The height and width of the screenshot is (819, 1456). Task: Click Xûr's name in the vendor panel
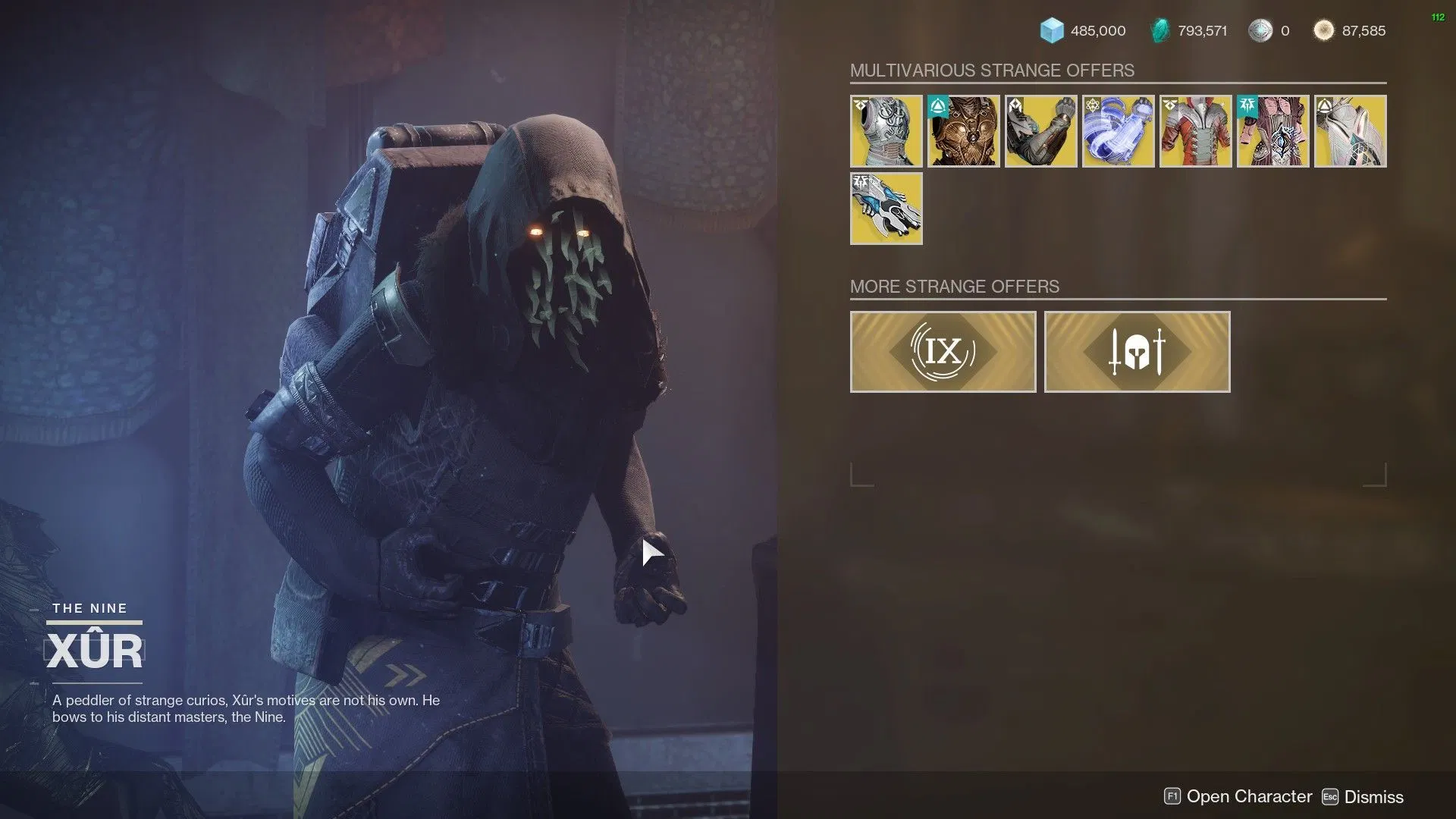[x=96, y=650]
